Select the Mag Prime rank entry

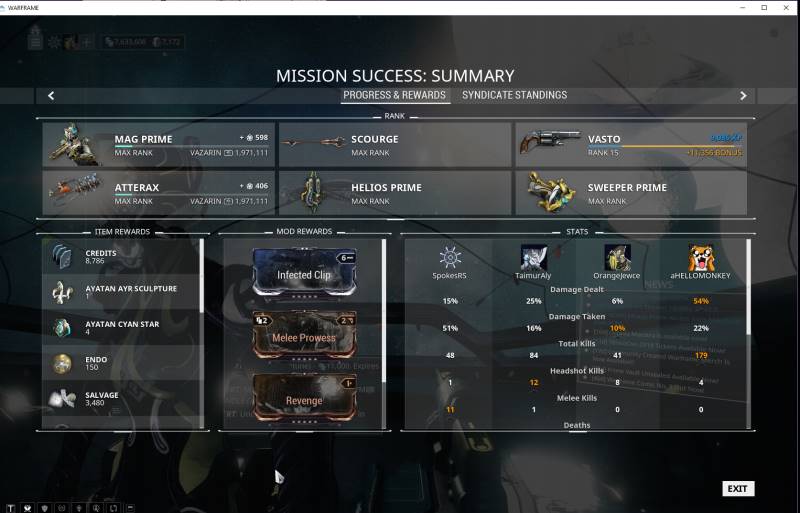pos(158,145)
